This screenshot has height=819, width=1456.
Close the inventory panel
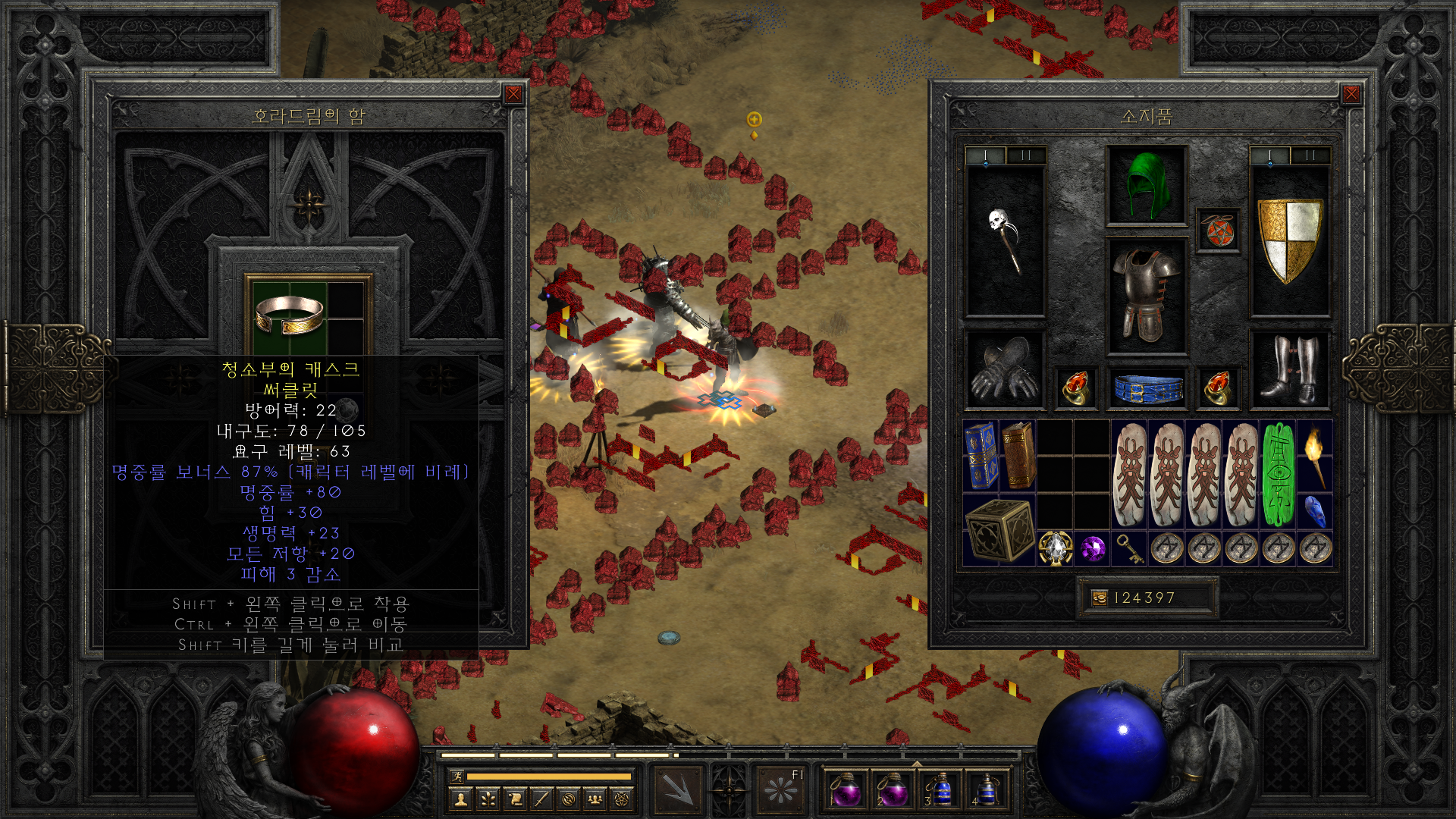click(1351, 94)
